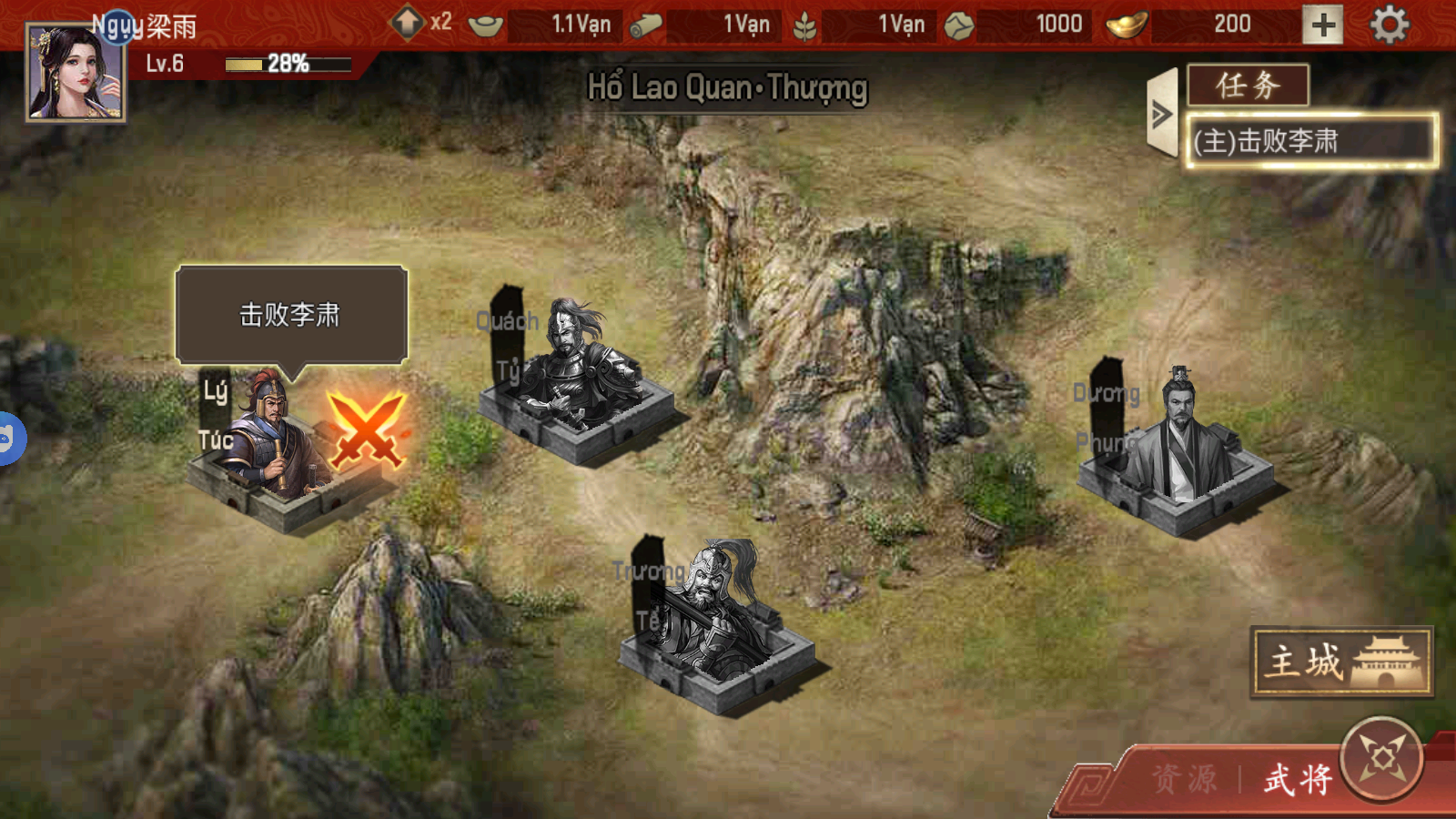Viewport: 1456px width, 819px height.
Task: Open the 武将 generals tab
Action: pos(1298,779)
